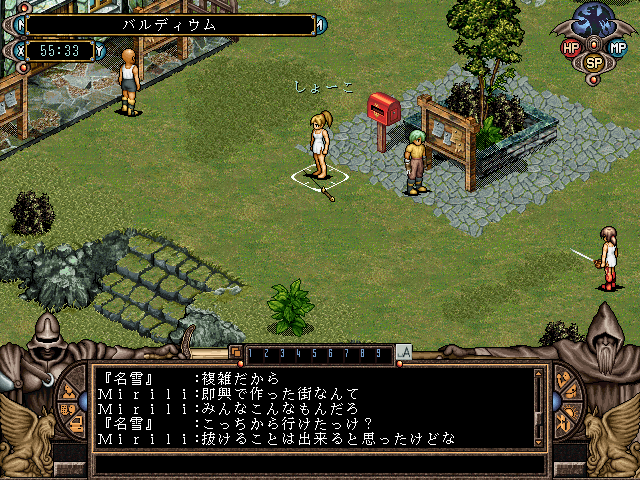Click the M button right of the location bar
This screenshot has width=640, height=480.
click(323, 24)
